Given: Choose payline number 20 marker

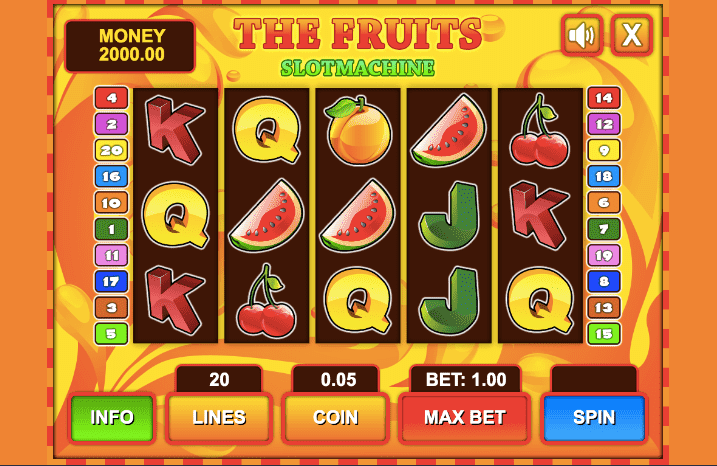Looking at the screenshot, I should point(110,150).
